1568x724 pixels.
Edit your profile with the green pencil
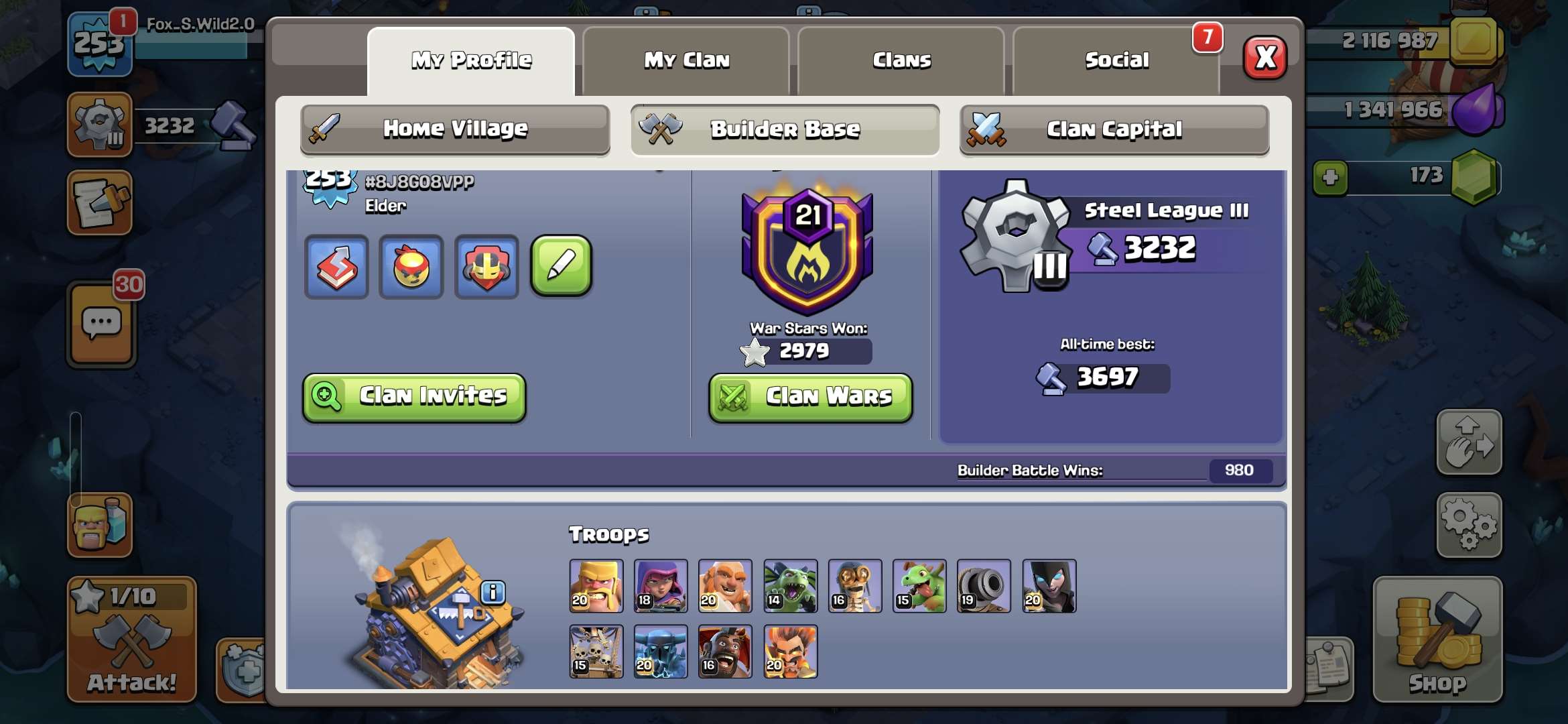(x=562, y=265)
